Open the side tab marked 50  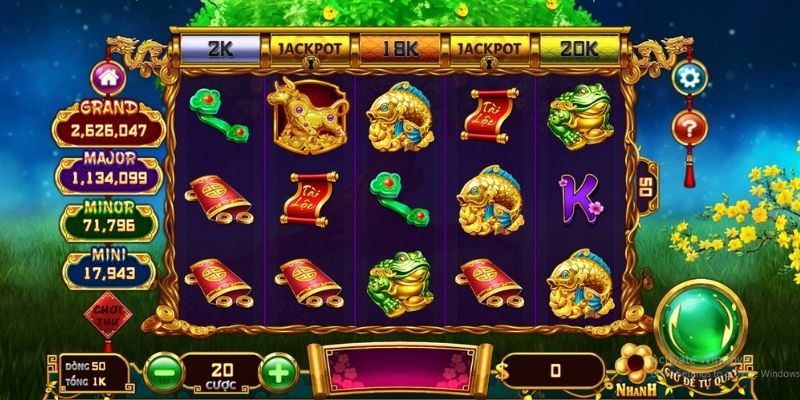(644, 185)
